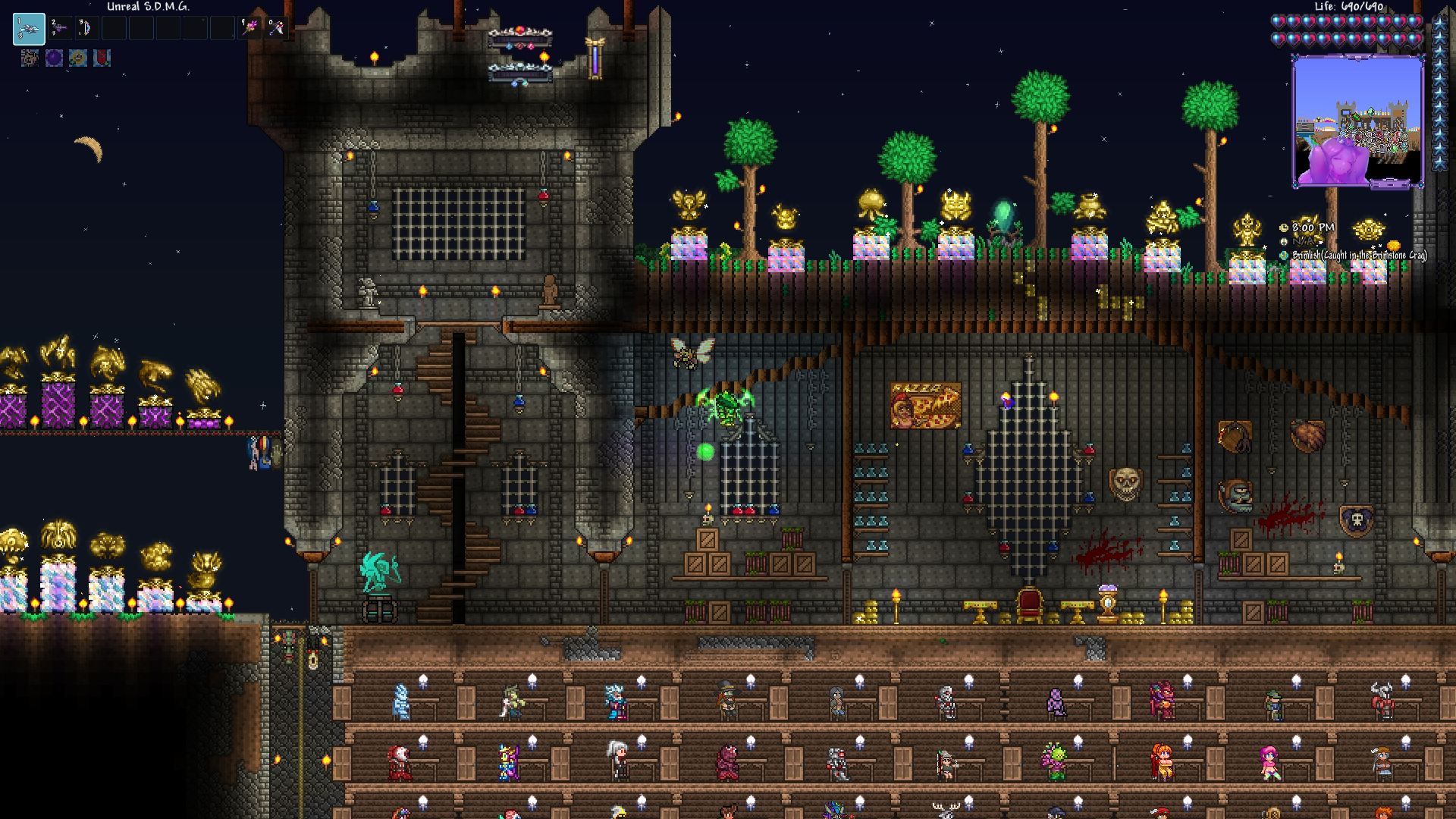Dismiss the purple Shadow Orb buff icon
1456x819 pixels.
[x=54, y=59]
